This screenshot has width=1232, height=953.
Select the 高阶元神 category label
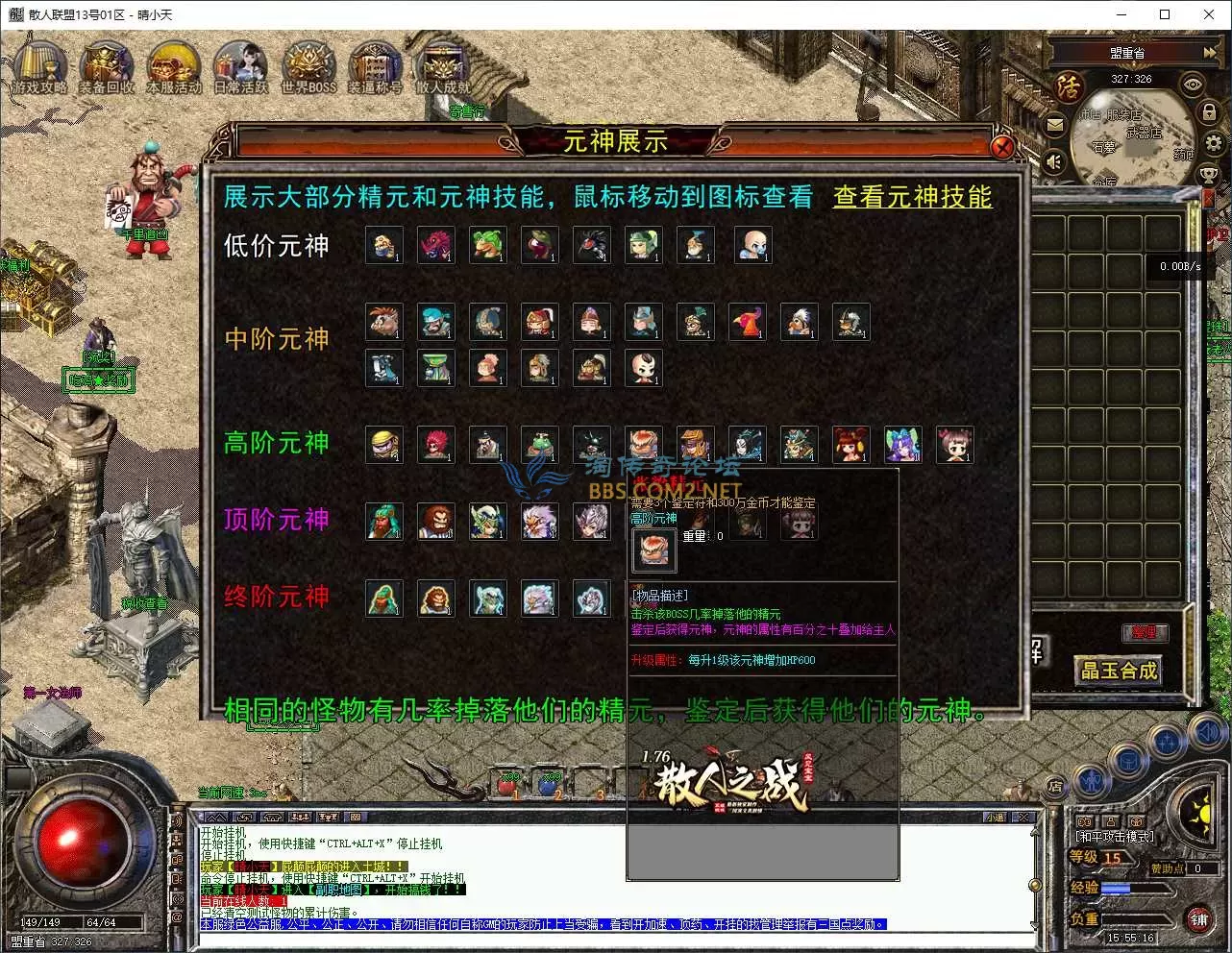tap(276, 443)
